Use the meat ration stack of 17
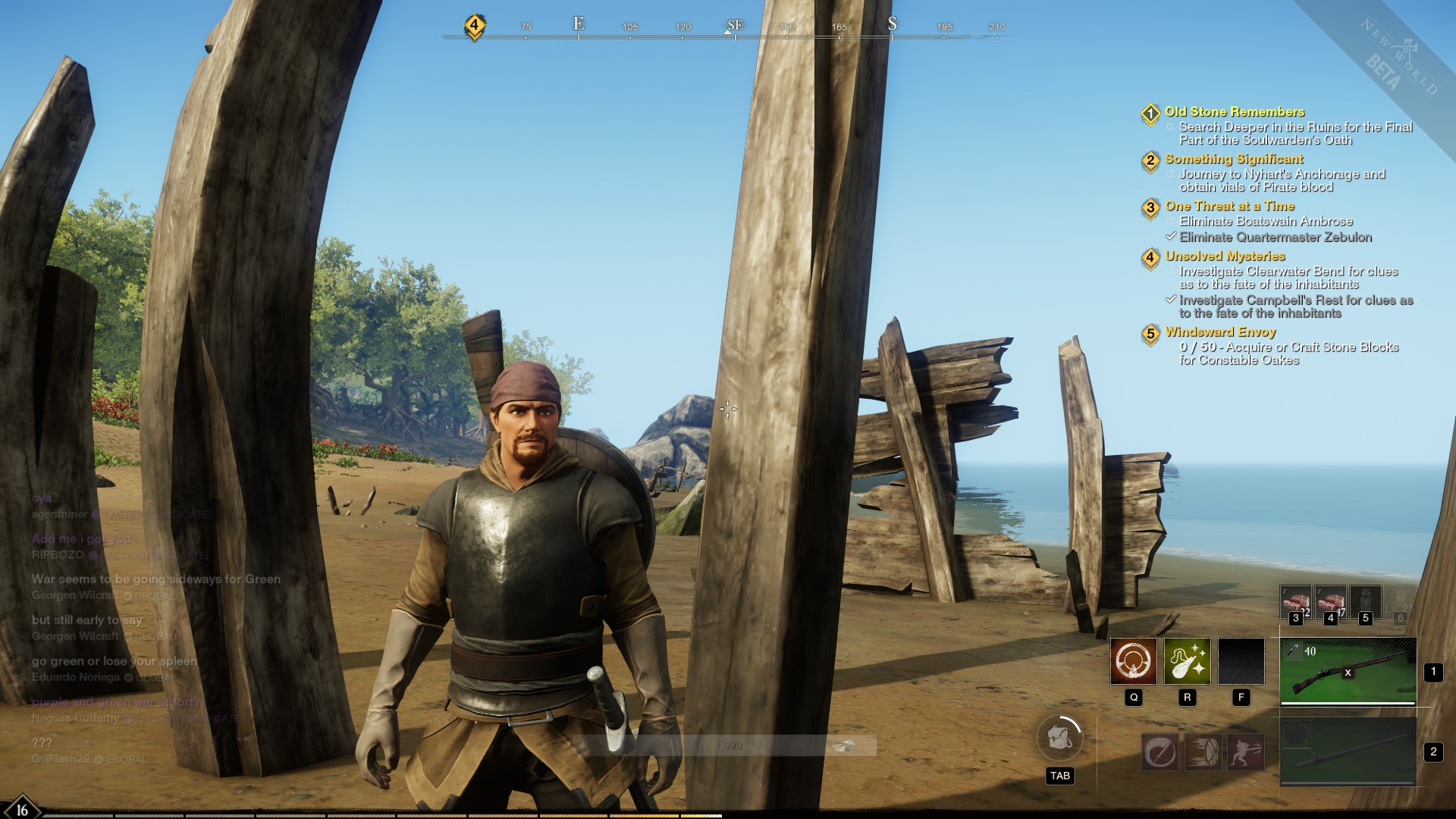 pyautogui.click(x=1330, y=603)
